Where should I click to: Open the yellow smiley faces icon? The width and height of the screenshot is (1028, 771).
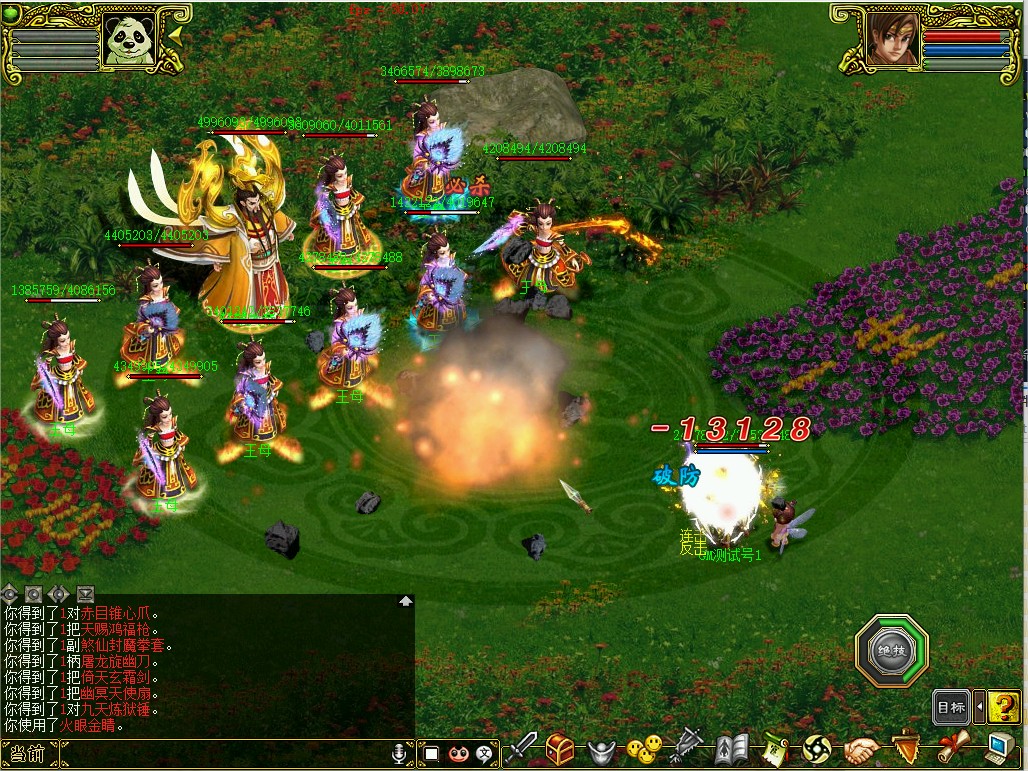pyautogui.click(x=644, y=748)
